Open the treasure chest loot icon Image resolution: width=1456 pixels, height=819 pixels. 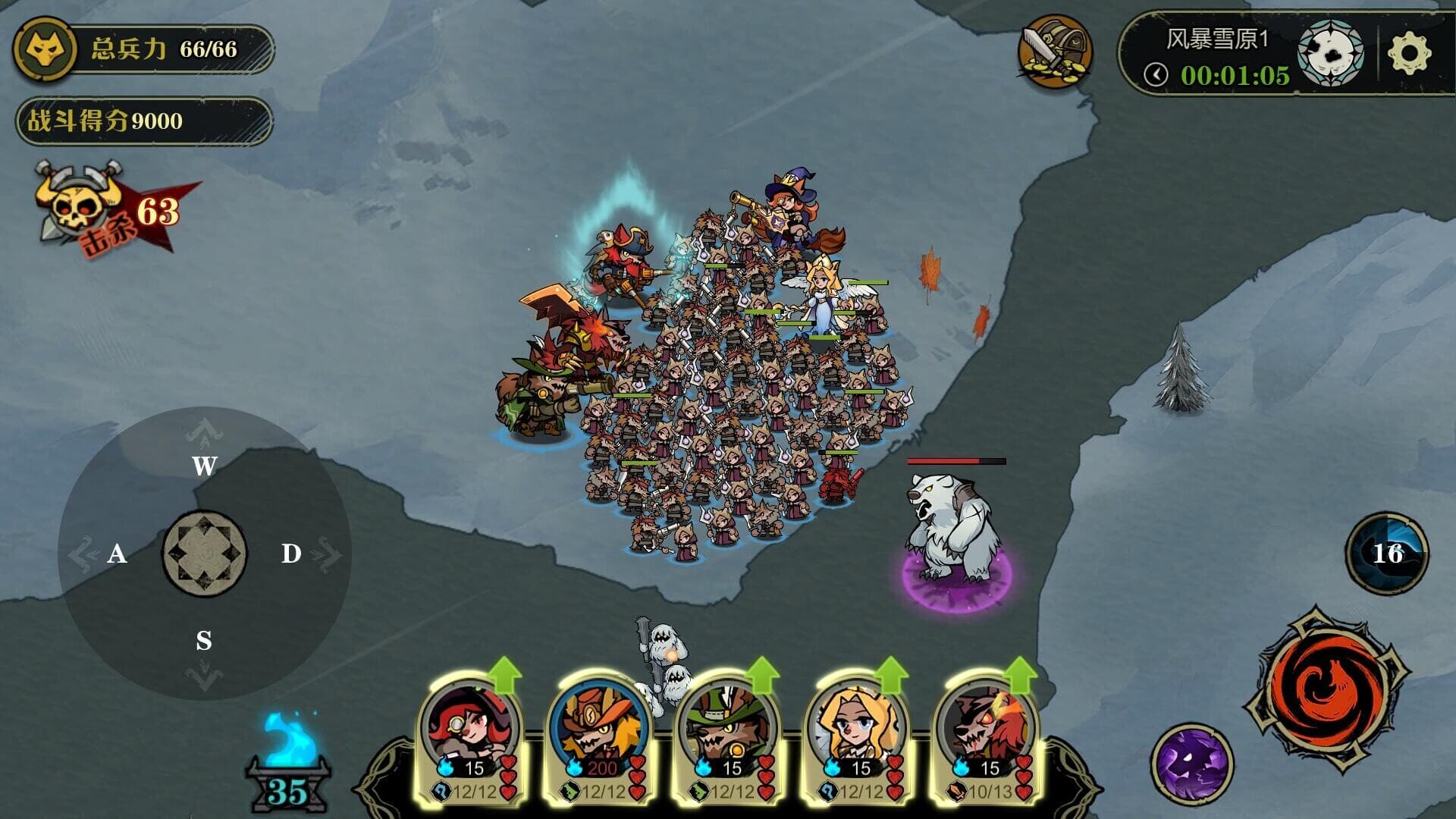(1055, 52)
